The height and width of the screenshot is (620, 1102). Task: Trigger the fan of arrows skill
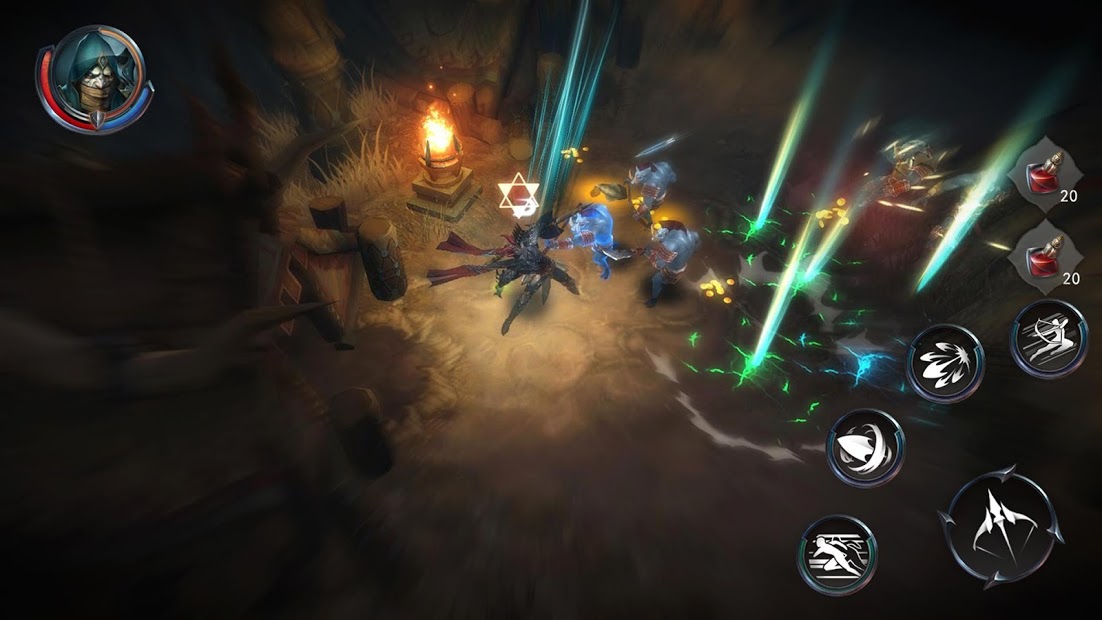click(944, 363)
